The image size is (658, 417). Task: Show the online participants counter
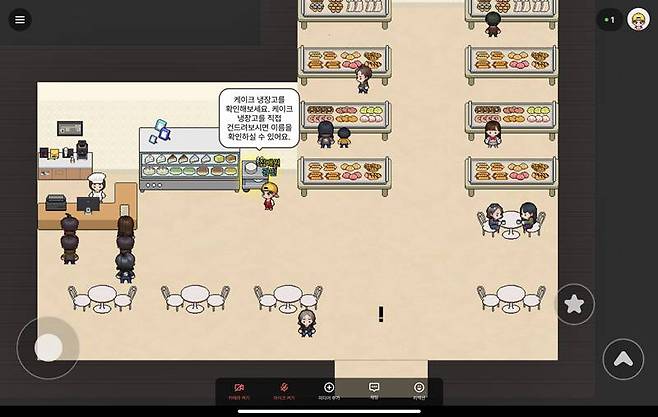609,20
